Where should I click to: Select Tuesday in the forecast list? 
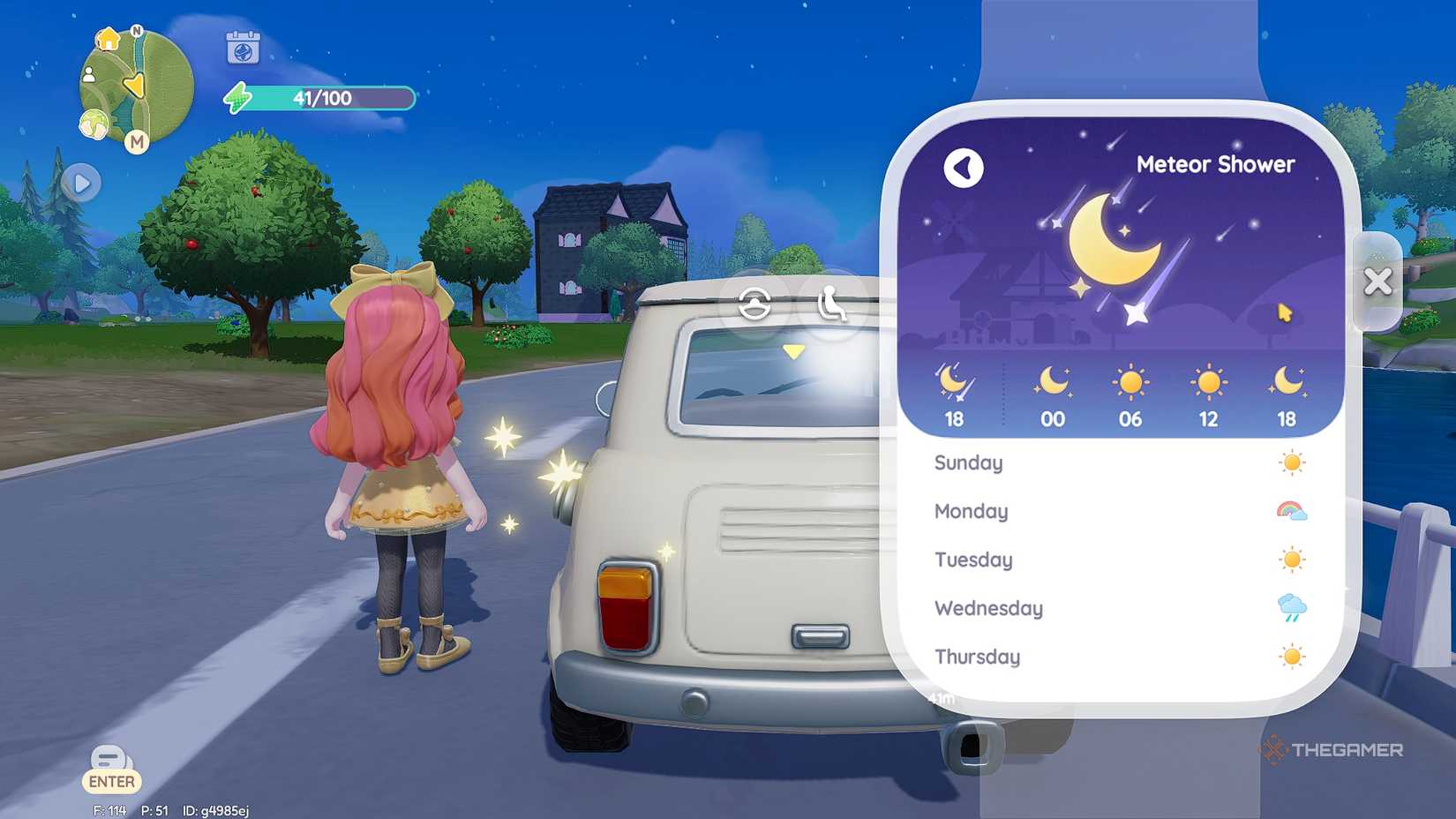click(973, 560)
